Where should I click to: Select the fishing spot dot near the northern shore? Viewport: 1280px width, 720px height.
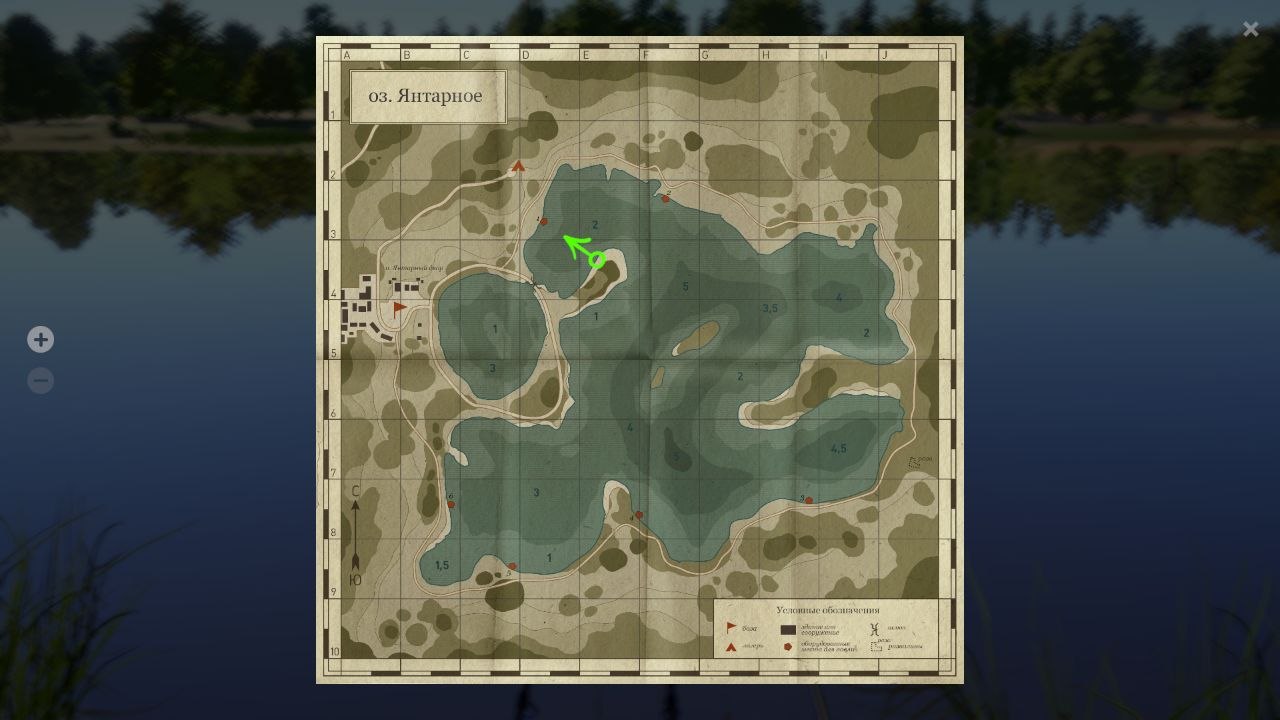664,199
